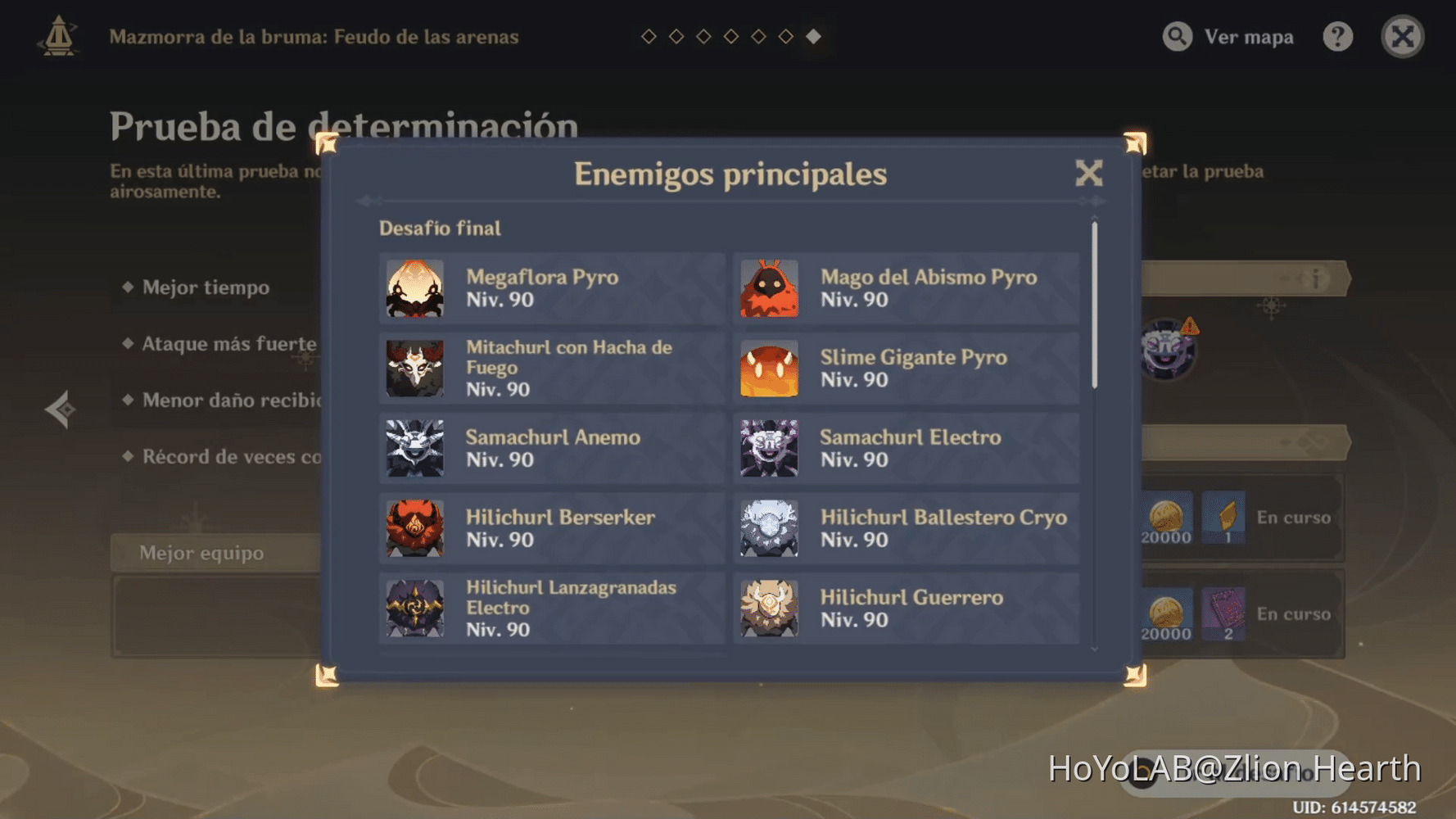This screenshot has height=819, width=1456.
Task: Close the Enemigos principales panel
Action: coord(1089,174)
